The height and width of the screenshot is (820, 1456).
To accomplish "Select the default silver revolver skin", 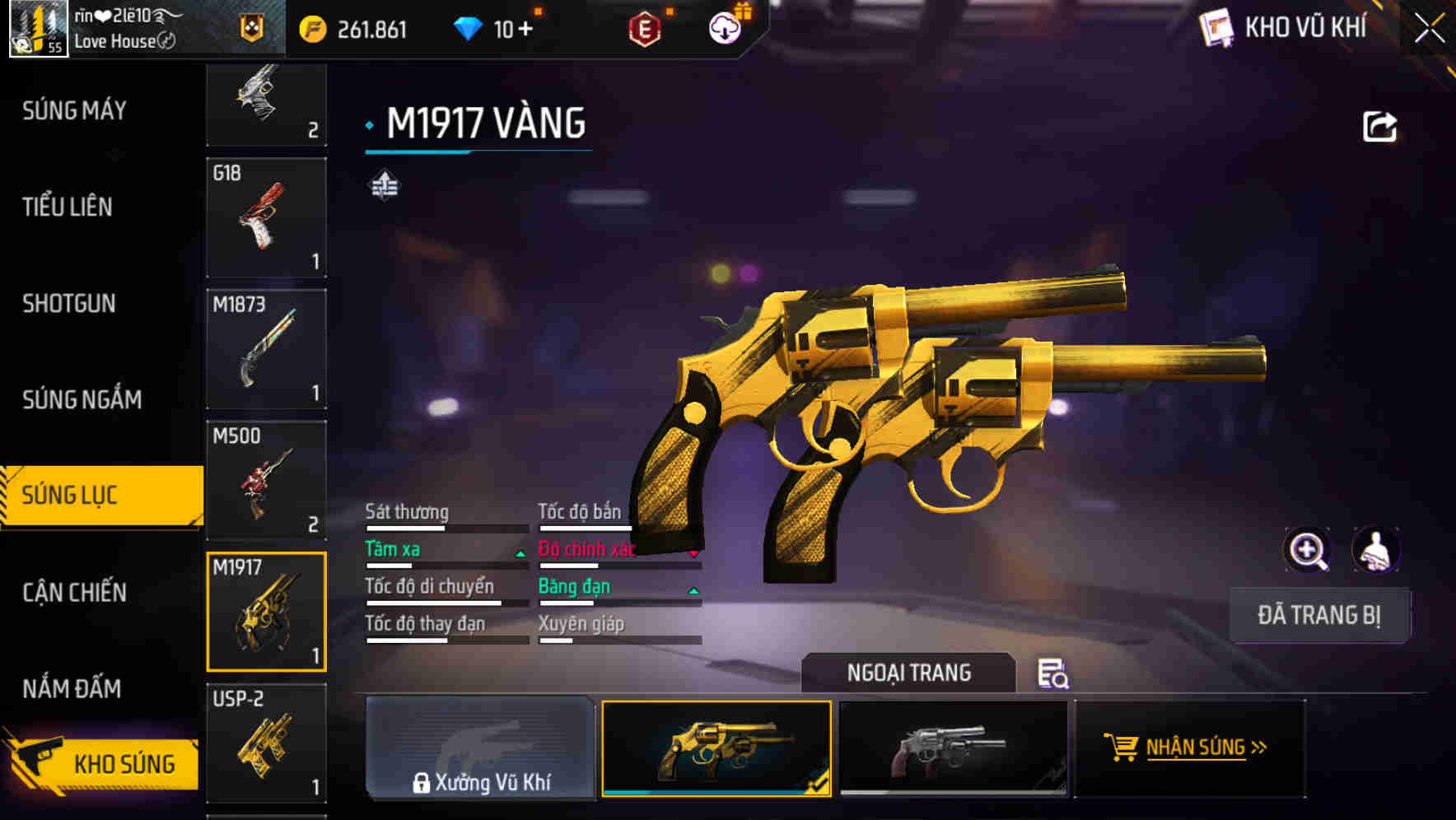I will pyautogui.click(x=952, y=748).
